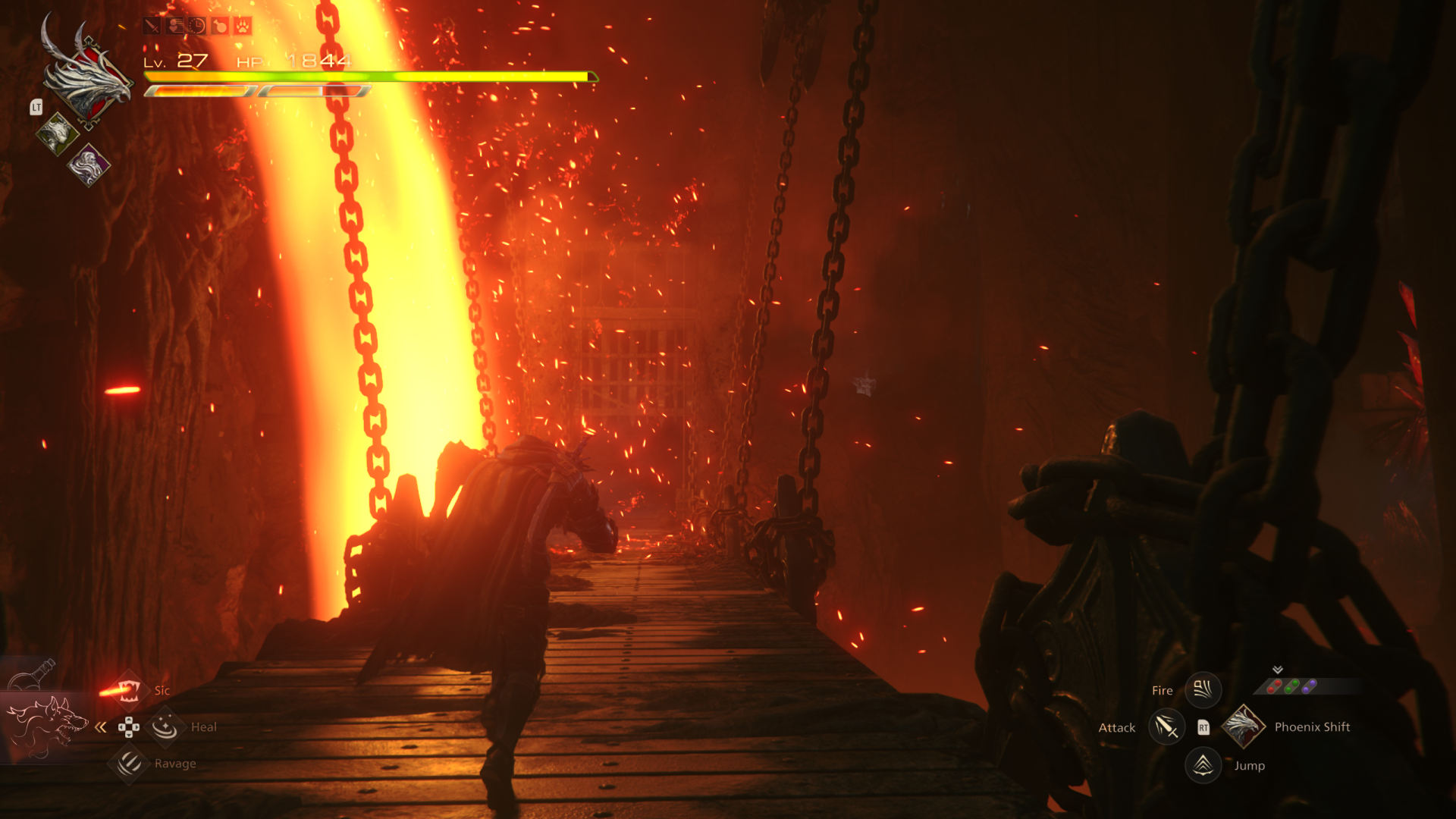Use Torgal's Heal command
Image resolution: width=1456 pixels, height=819 pixels.
pos(165,727)
